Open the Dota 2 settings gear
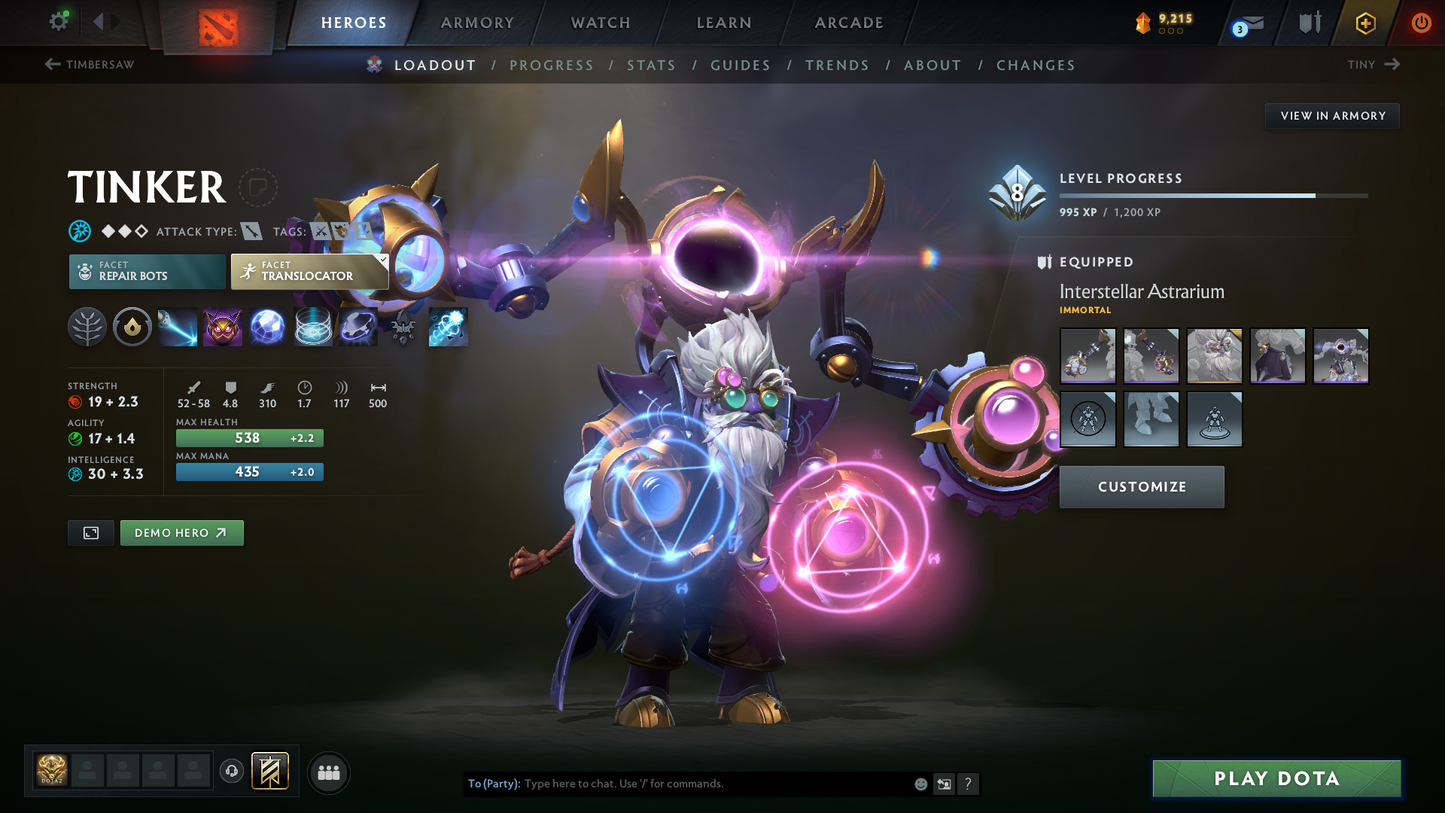 (58, 21)
